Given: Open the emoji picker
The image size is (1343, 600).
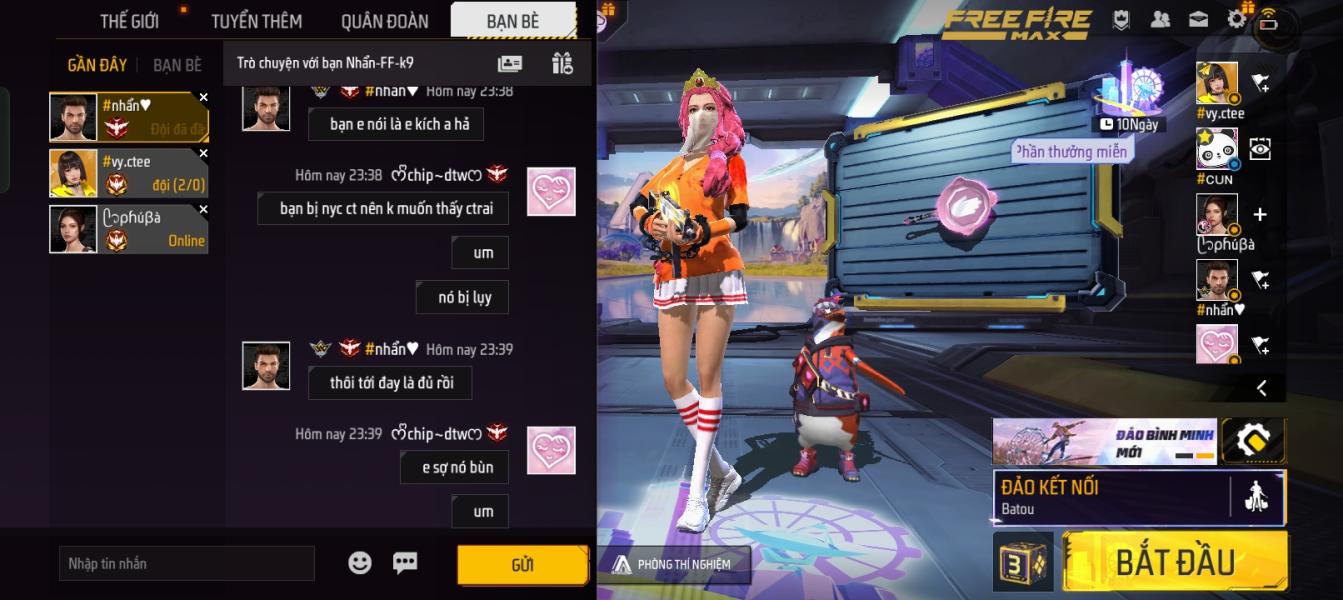Looking at the screenshot, I should click(360, 563).
